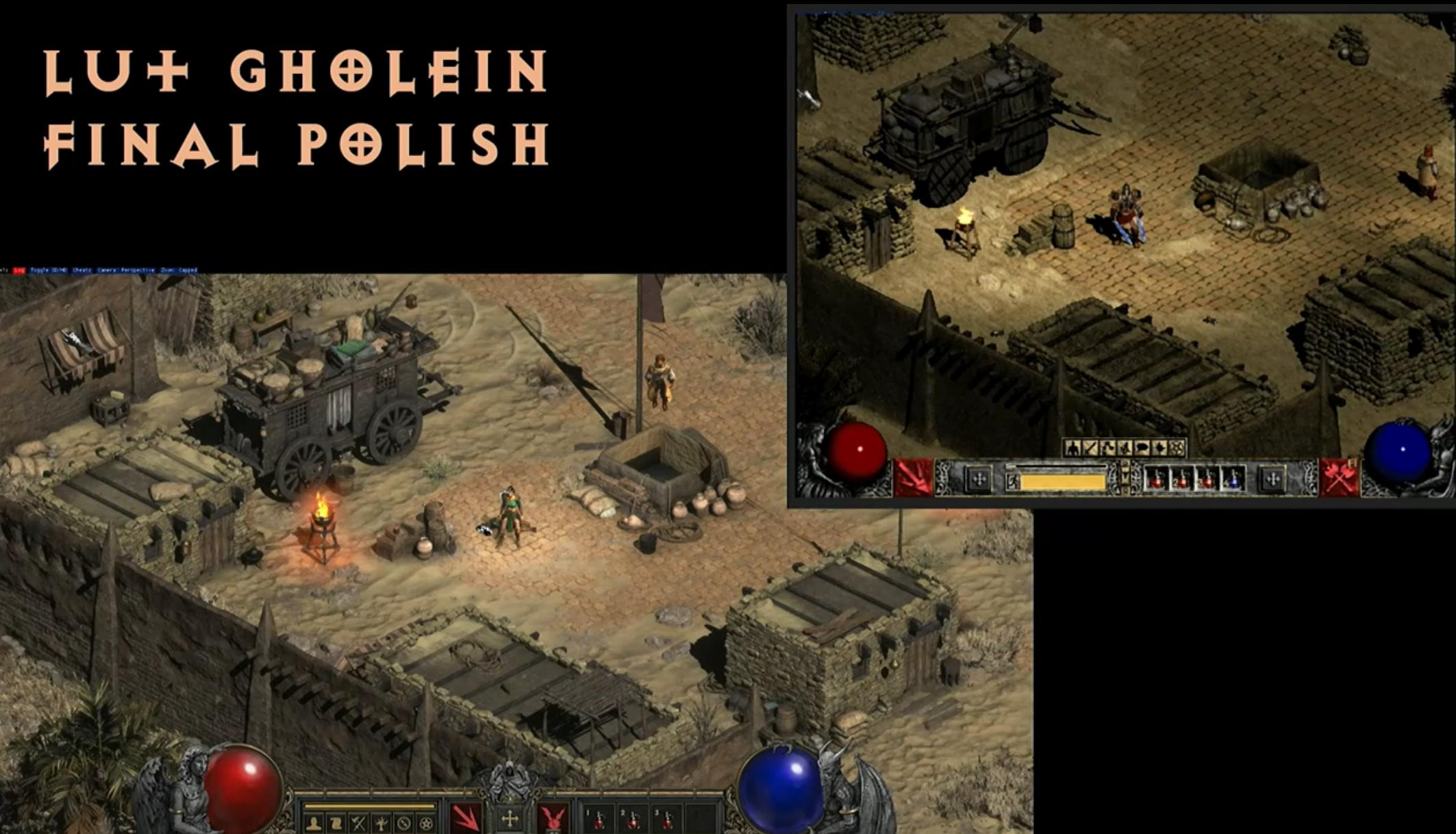This screenshot has width=1456, height=834.
Task: Open the character bust icon in remastered HUD
Action: click(314, 823)
